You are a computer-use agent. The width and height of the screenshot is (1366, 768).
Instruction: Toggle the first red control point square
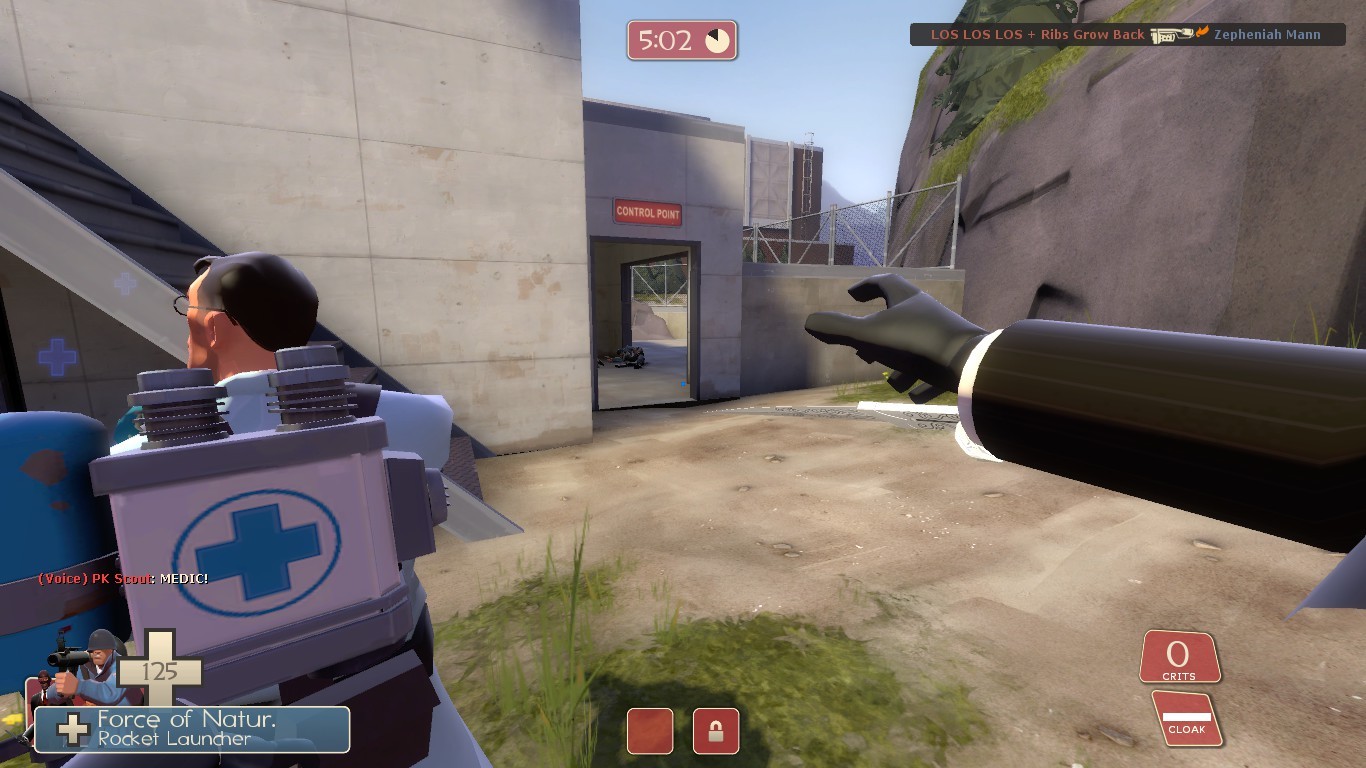[x=651, y=731]
